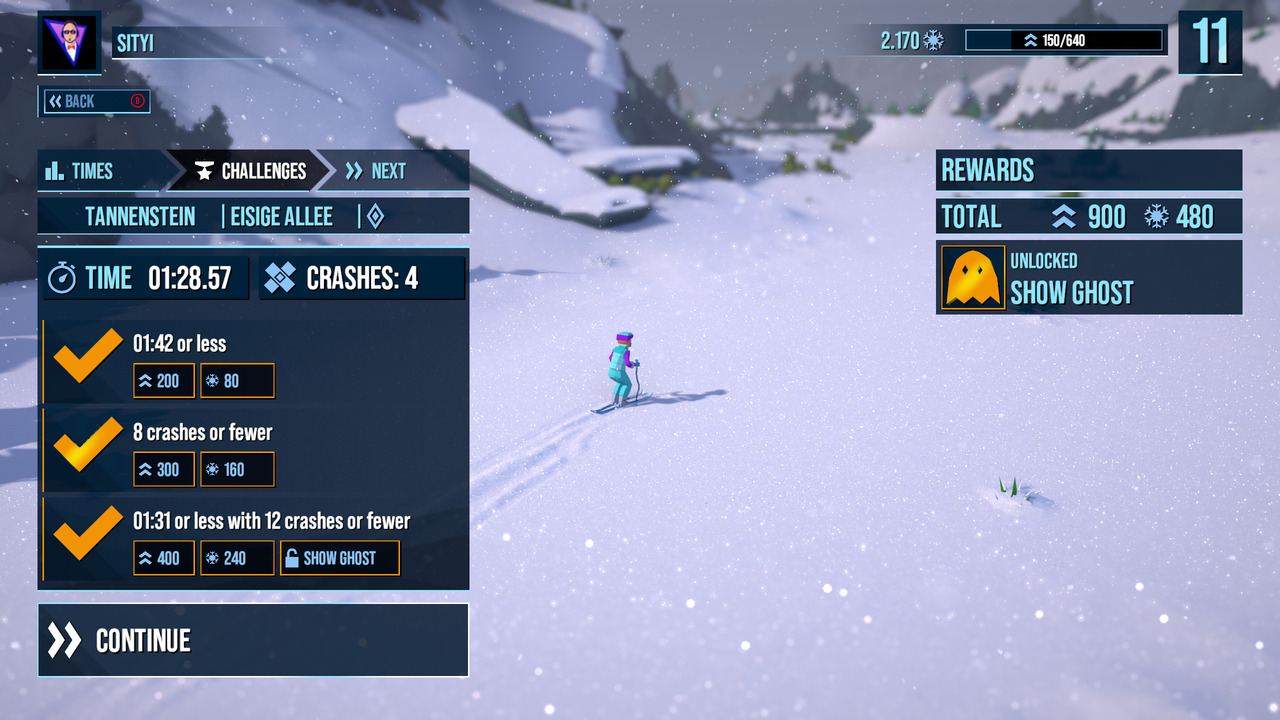Go back using the Back button
This screenshot has width=1280, height=720.
(x=94, y=101)
